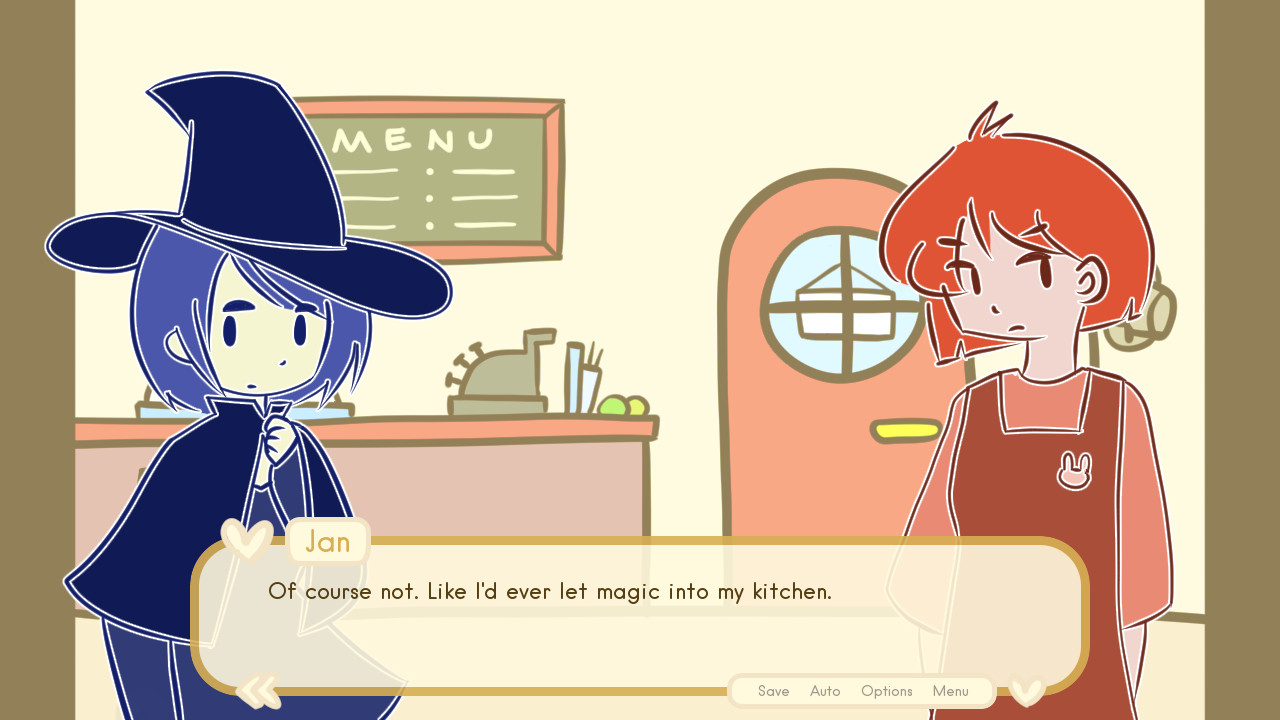This screenshot has width=1280, height=720.
Task: Open the game Menu
Action: [x=950, y=691]
